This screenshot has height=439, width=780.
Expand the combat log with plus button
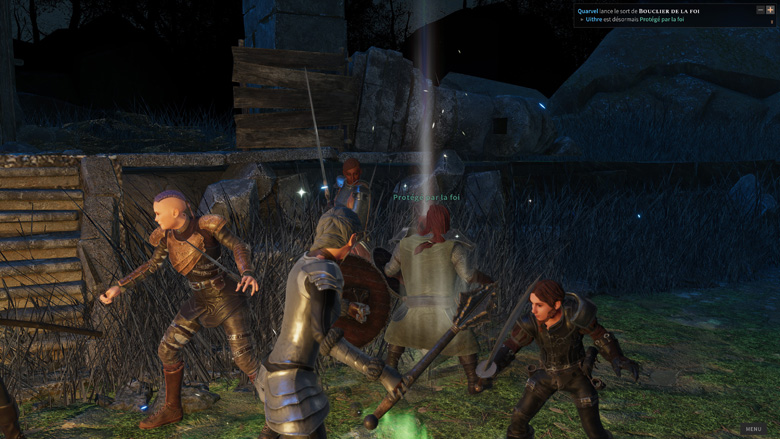click(770, 9)
